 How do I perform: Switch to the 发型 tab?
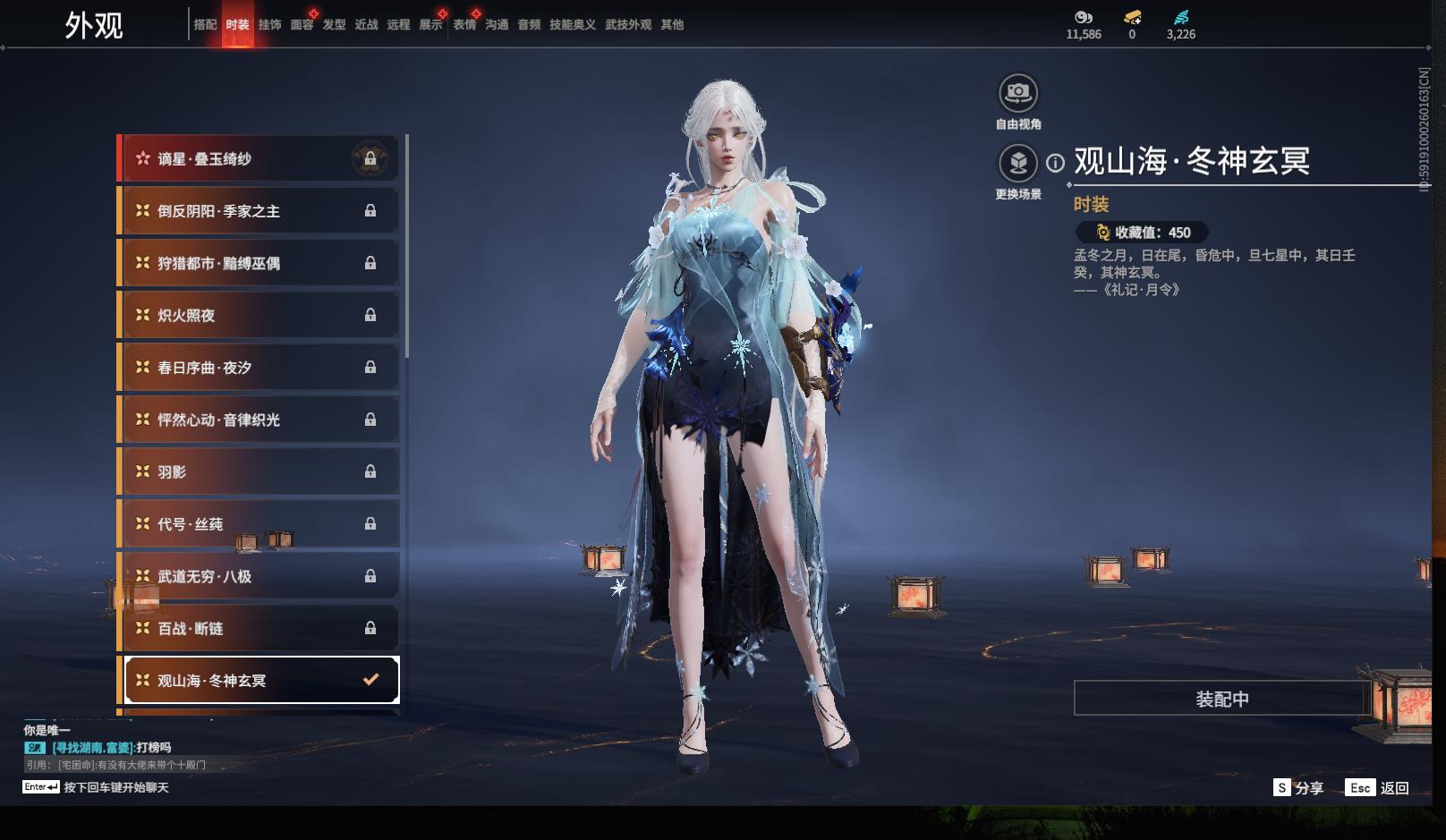pos(334,25)
